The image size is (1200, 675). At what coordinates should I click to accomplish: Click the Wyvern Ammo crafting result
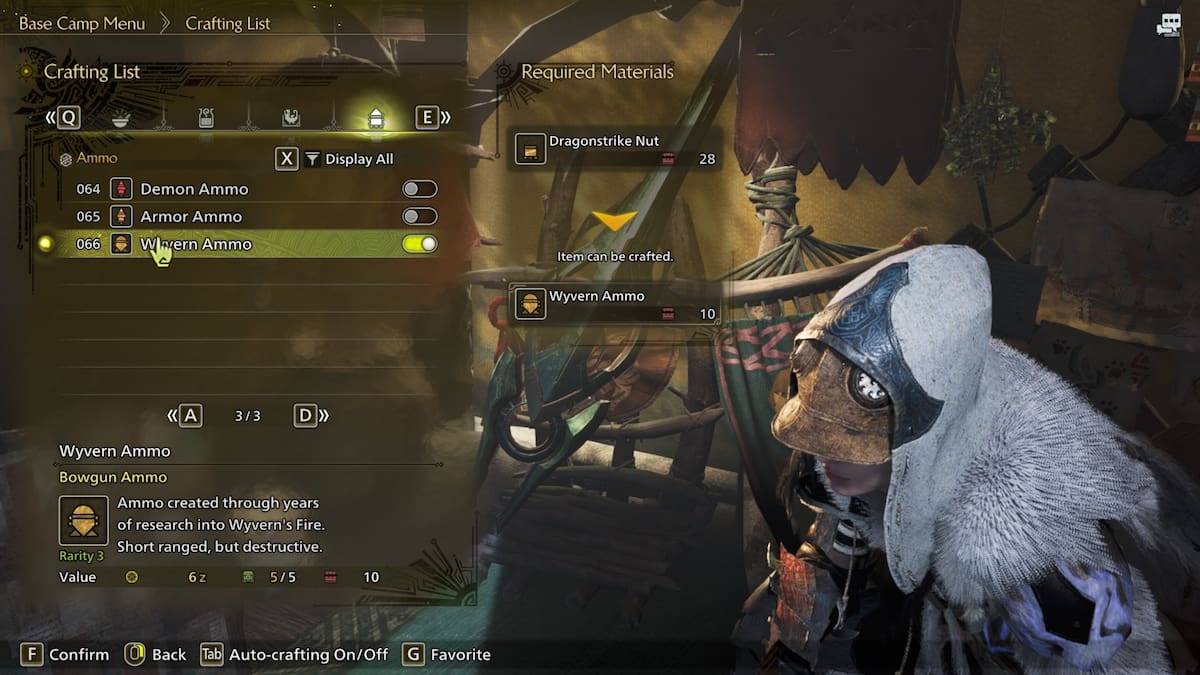[615, 304]
